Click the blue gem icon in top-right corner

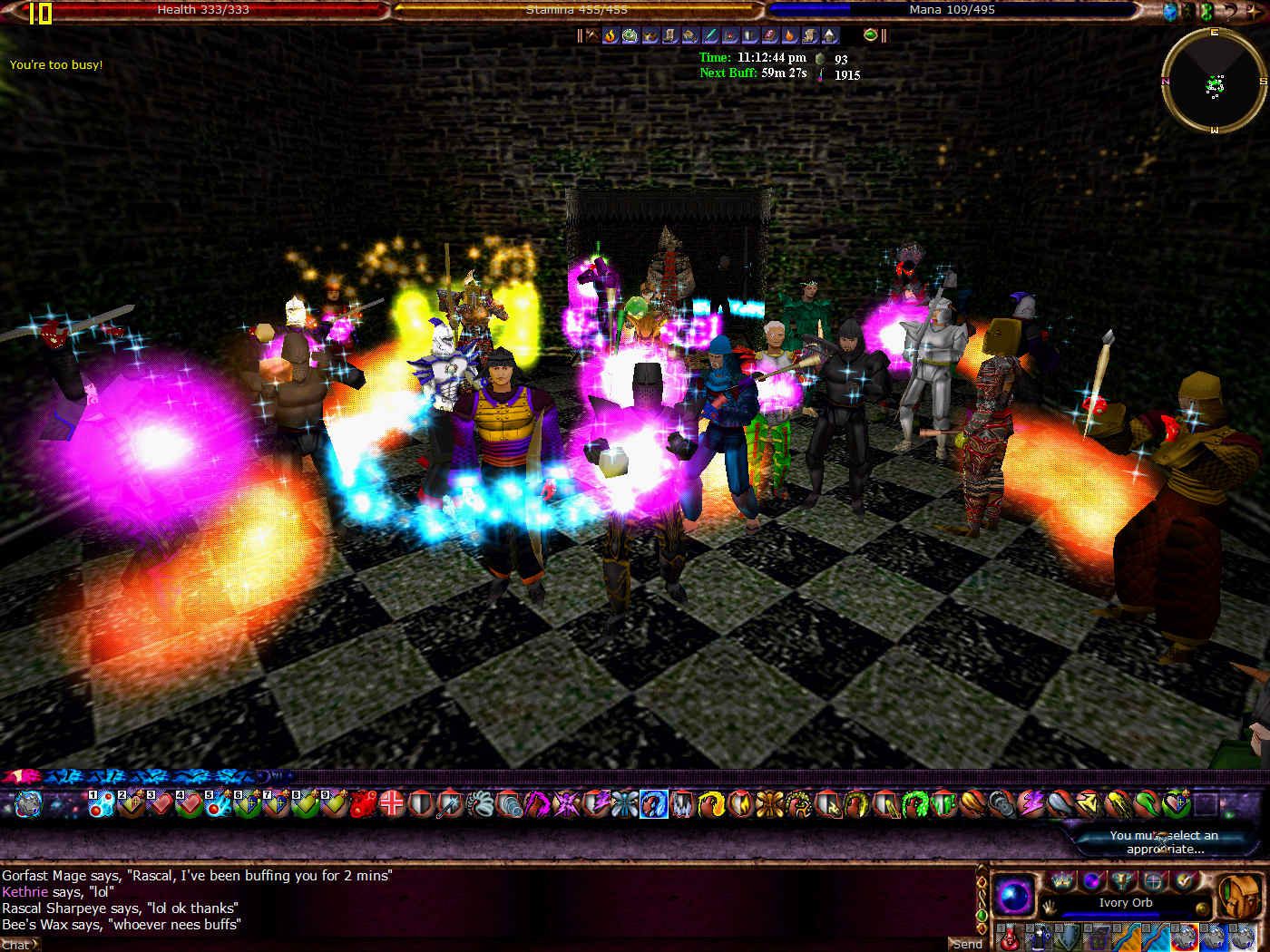(1170, 11)
